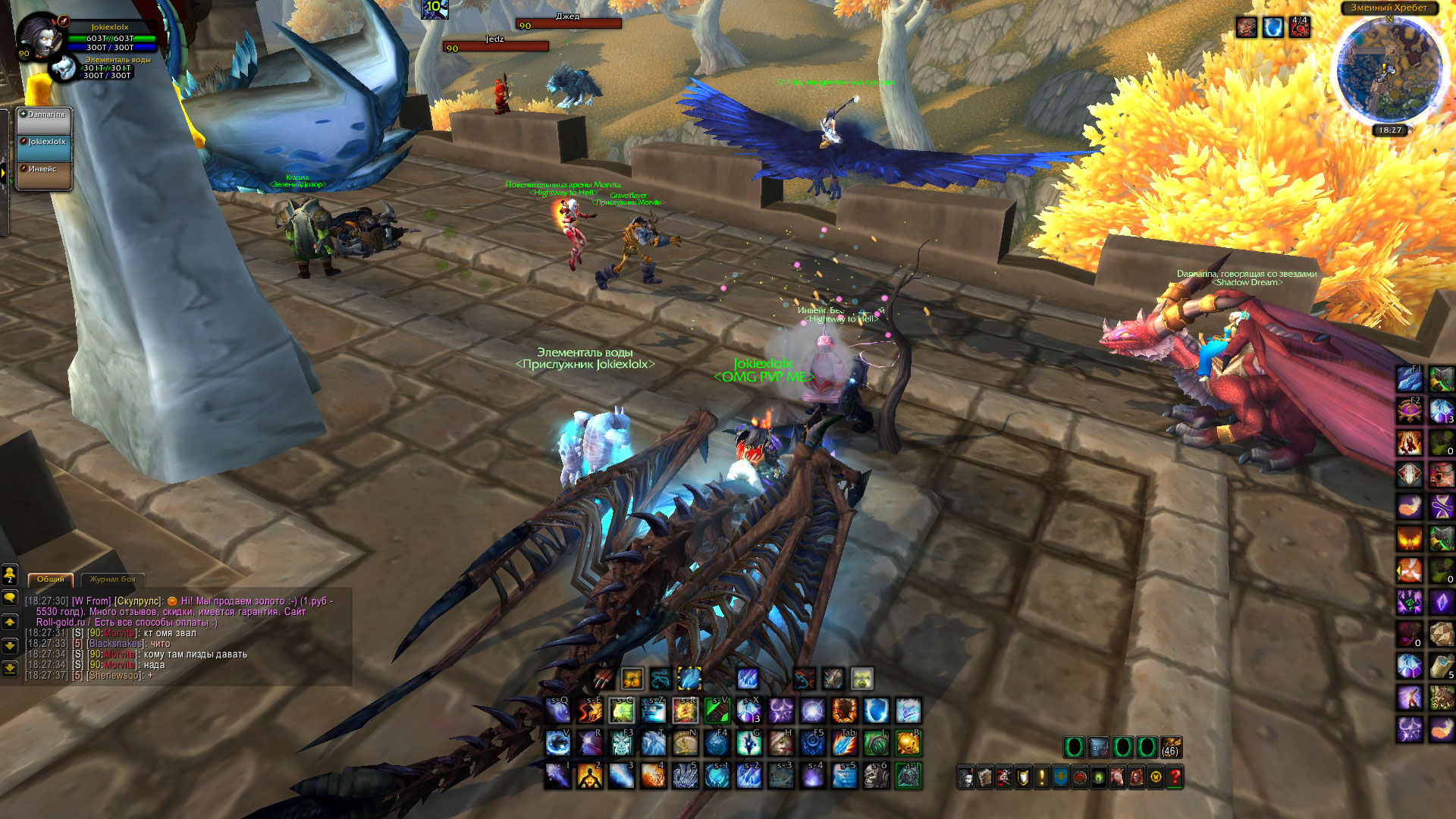The image size is (1456, 819).
Task: Open the horse mounts collection button
Action: (x=1118, y=777)
